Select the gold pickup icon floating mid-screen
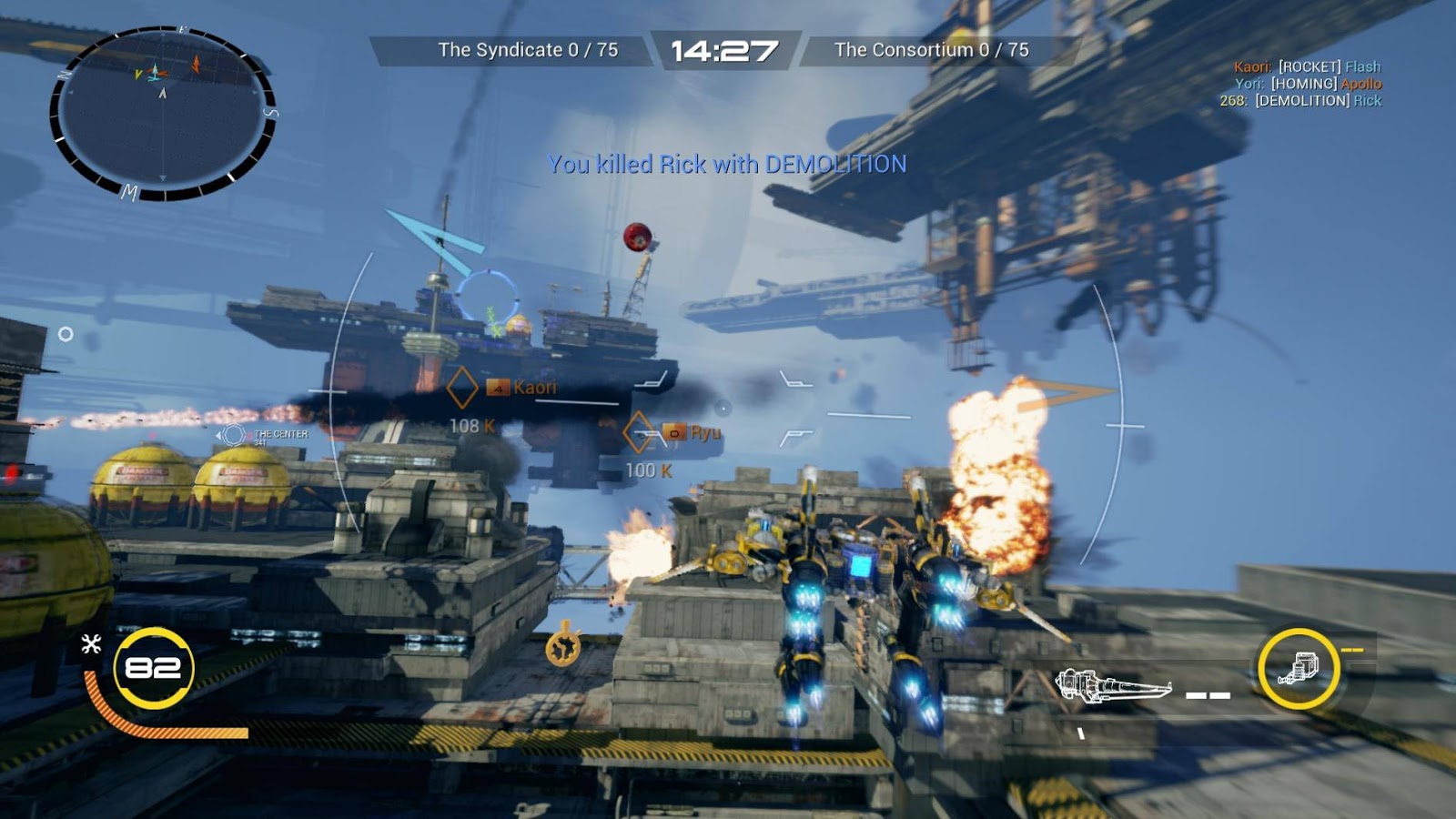 [x=563, y=647]
